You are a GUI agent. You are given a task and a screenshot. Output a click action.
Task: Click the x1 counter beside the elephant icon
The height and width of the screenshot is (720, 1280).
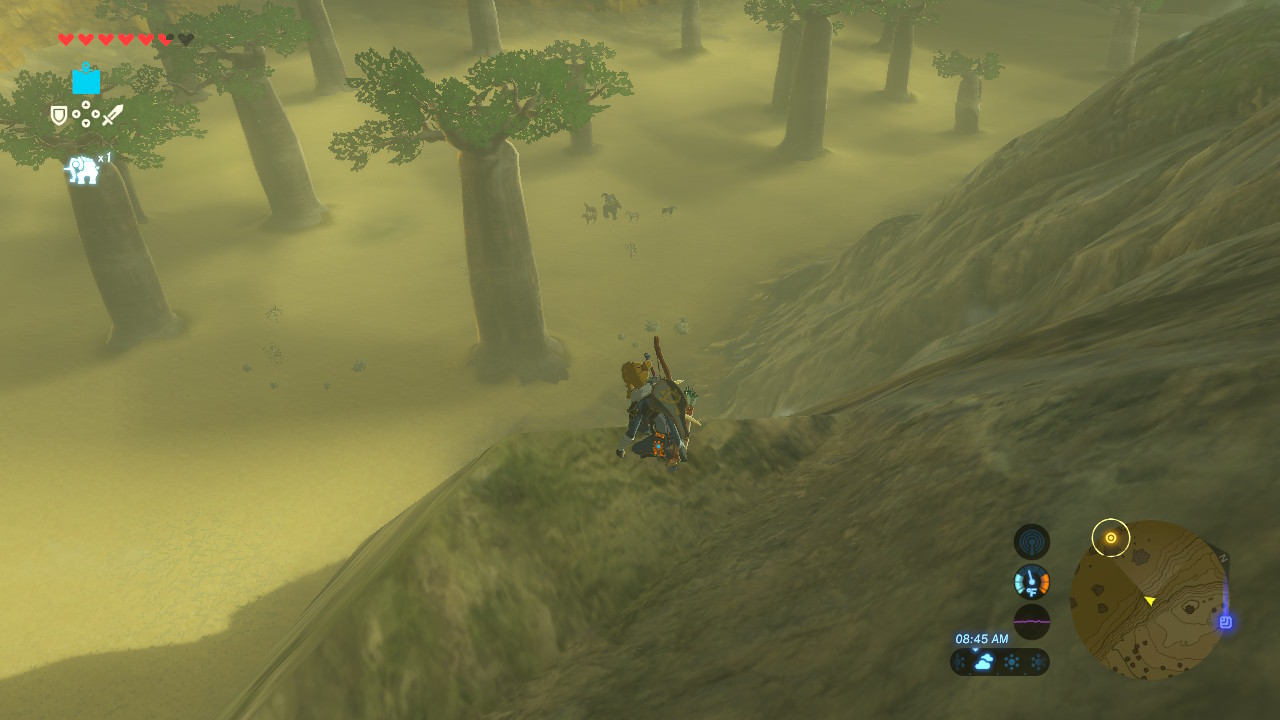(x=104, y=157)
